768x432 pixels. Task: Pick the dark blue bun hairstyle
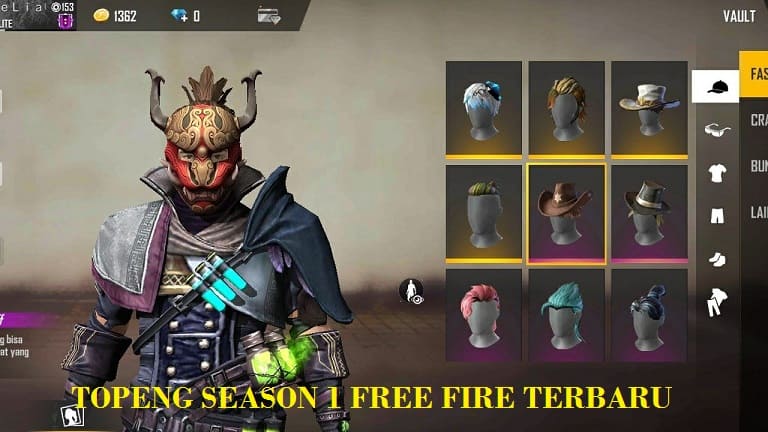[649, 314]
